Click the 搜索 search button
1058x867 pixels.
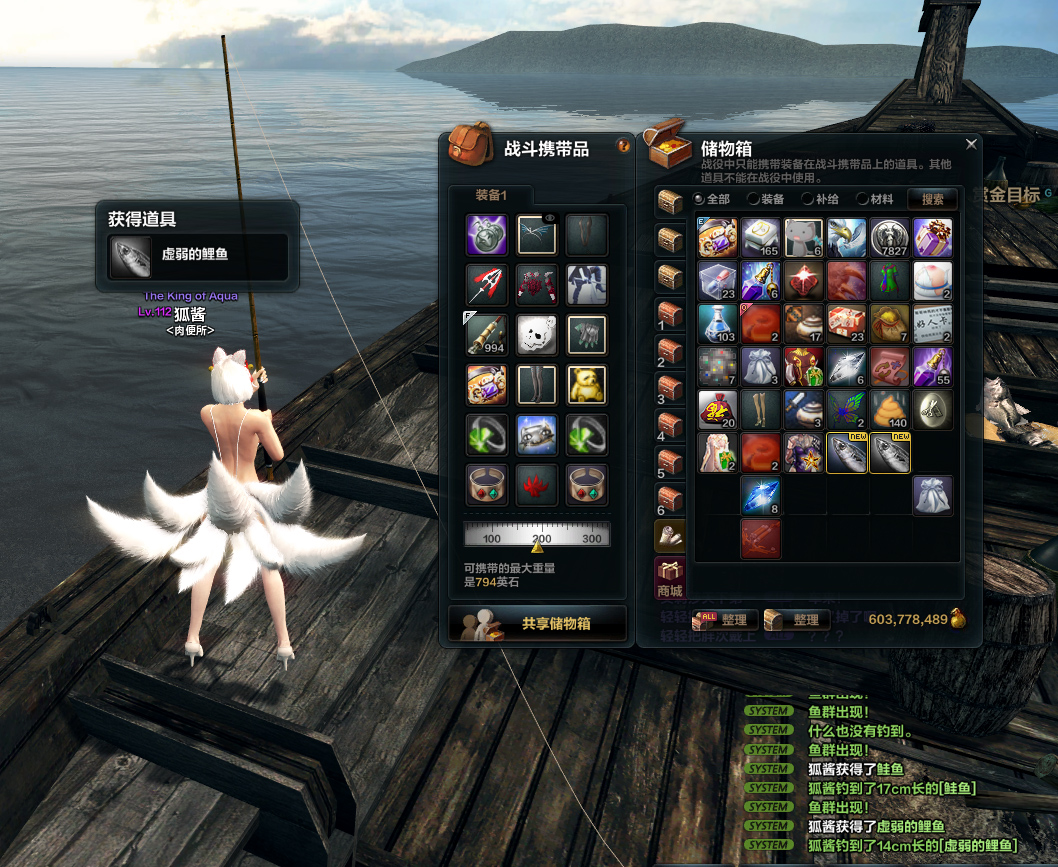coord(932,199)
